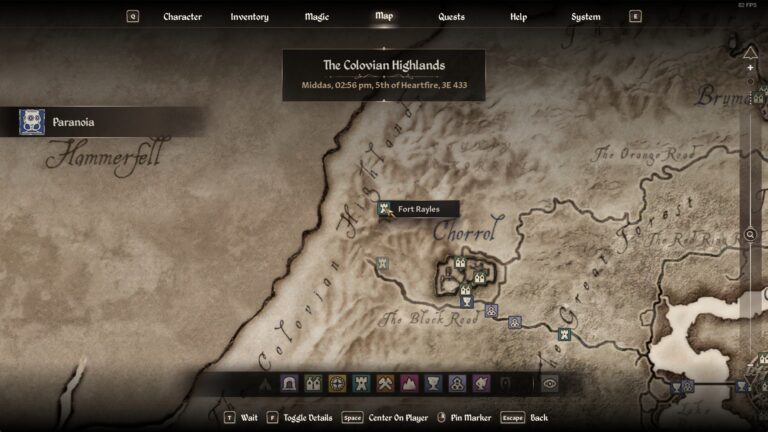Open the Help tab
768x432 pixels.
pos(518,17)
